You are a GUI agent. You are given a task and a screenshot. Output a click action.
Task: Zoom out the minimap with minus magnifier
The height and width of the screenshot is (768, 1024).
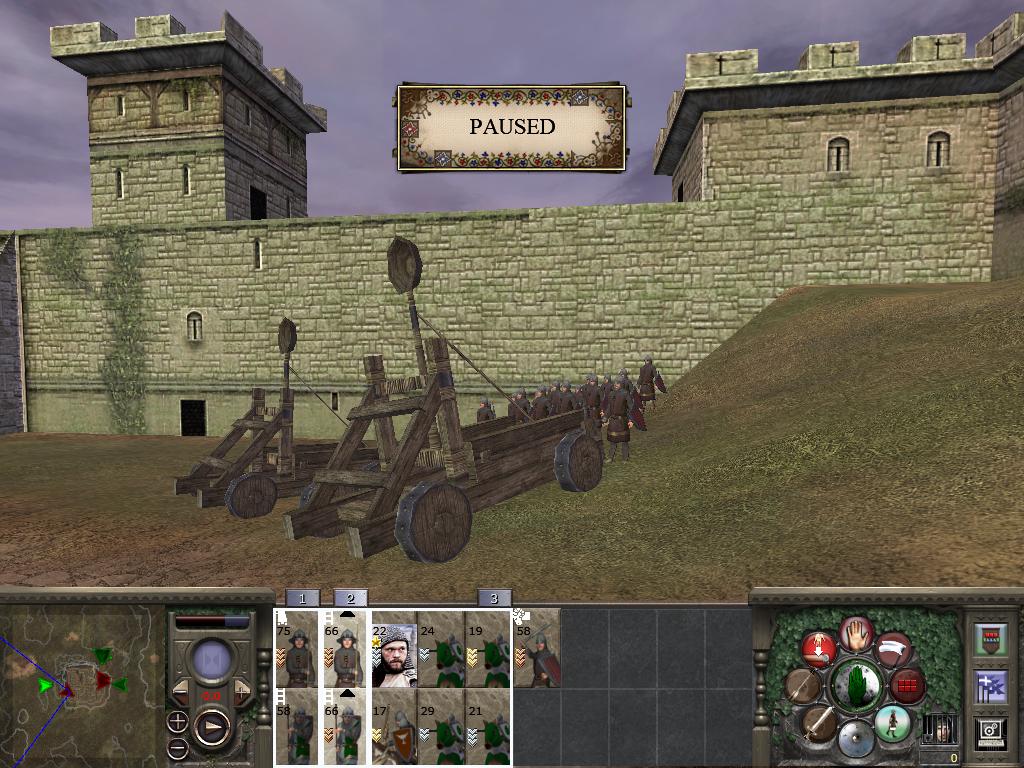(177, 747)
